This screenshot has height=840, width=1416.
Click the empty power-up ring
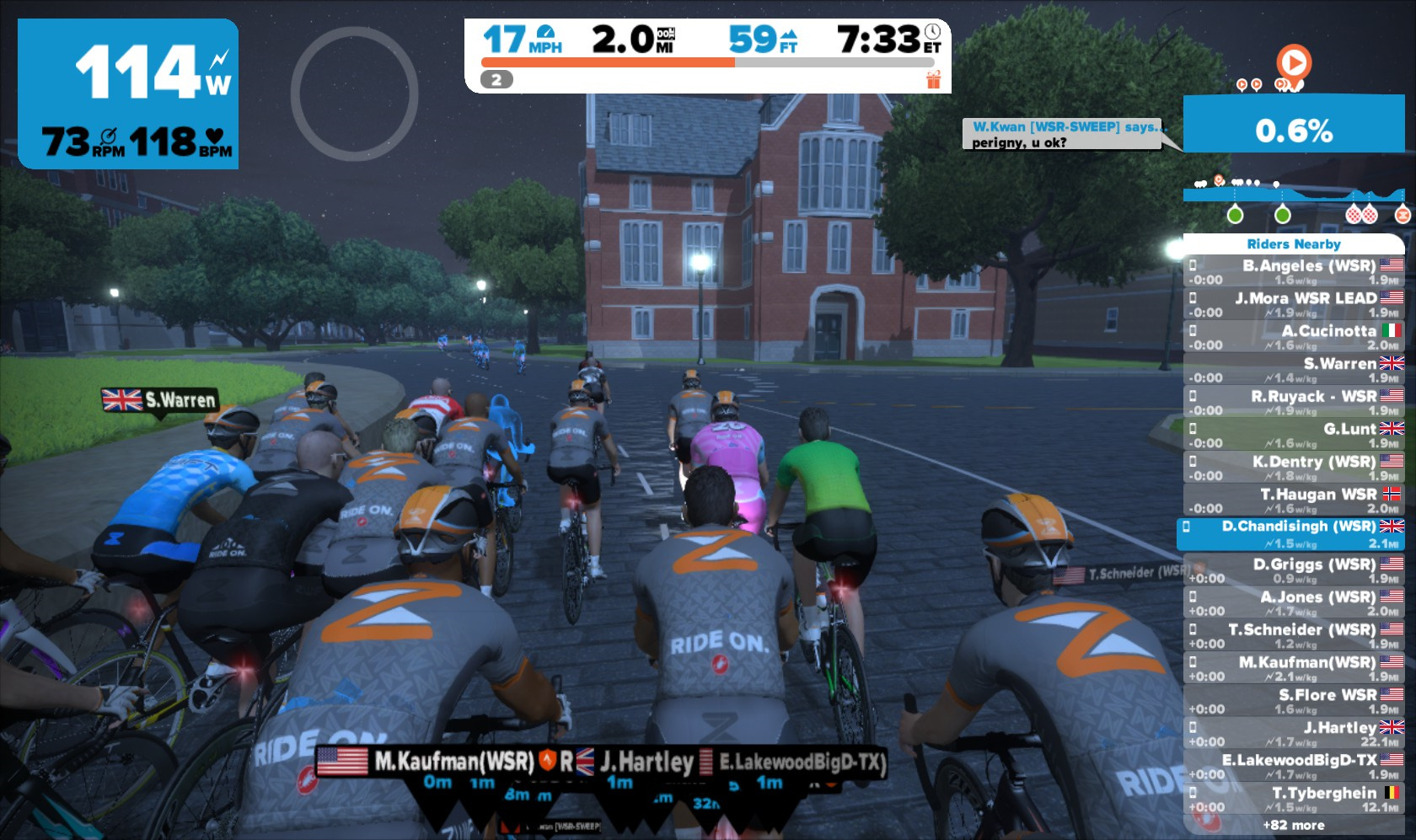[x=354, y=94]
